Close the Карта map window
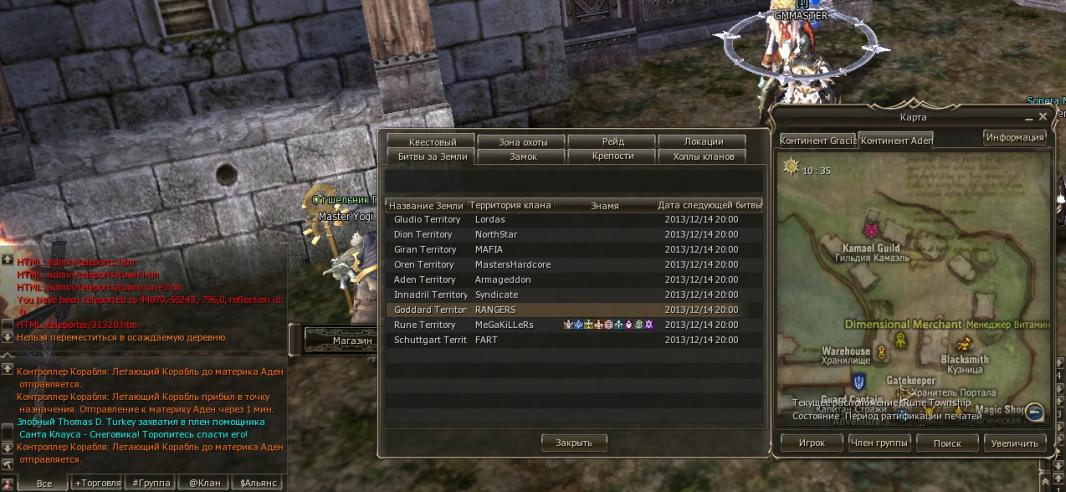The height and width of the screenshot is (492, 1066). pos(1043,117)
